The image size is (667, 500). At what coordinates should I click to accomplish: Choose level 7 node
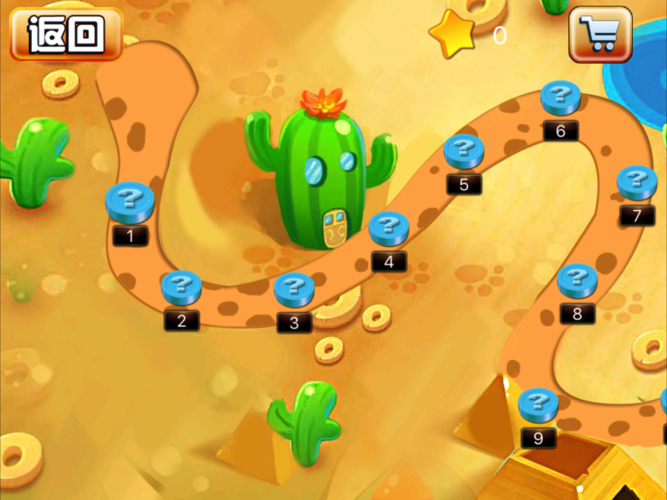point(637,184)
